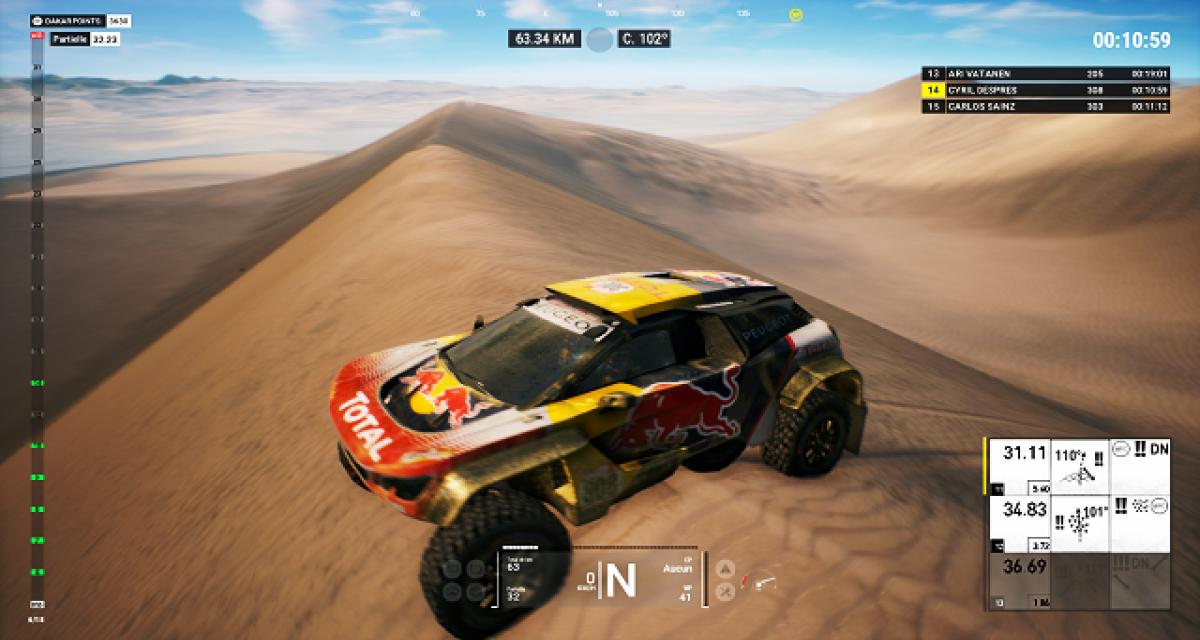Open the roadbook note at 34.83 km

(1077, 524)
